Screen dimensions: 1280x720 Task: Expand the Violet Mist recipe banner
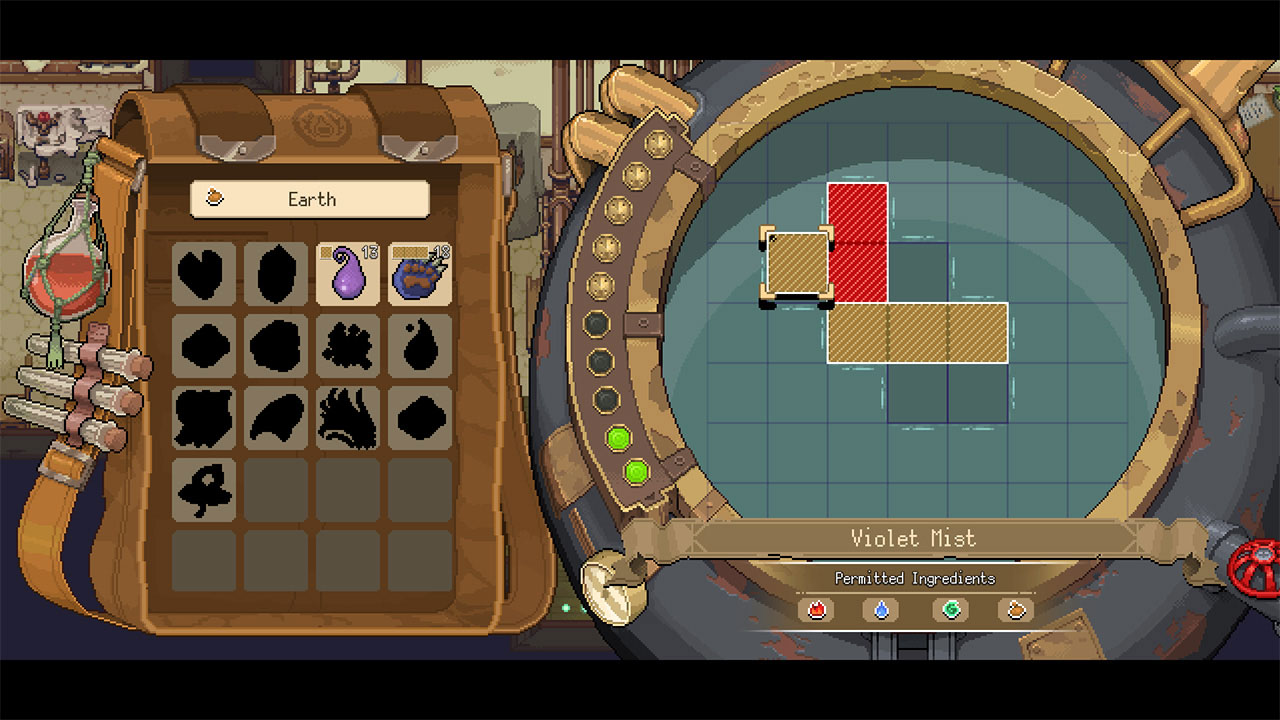913,538
